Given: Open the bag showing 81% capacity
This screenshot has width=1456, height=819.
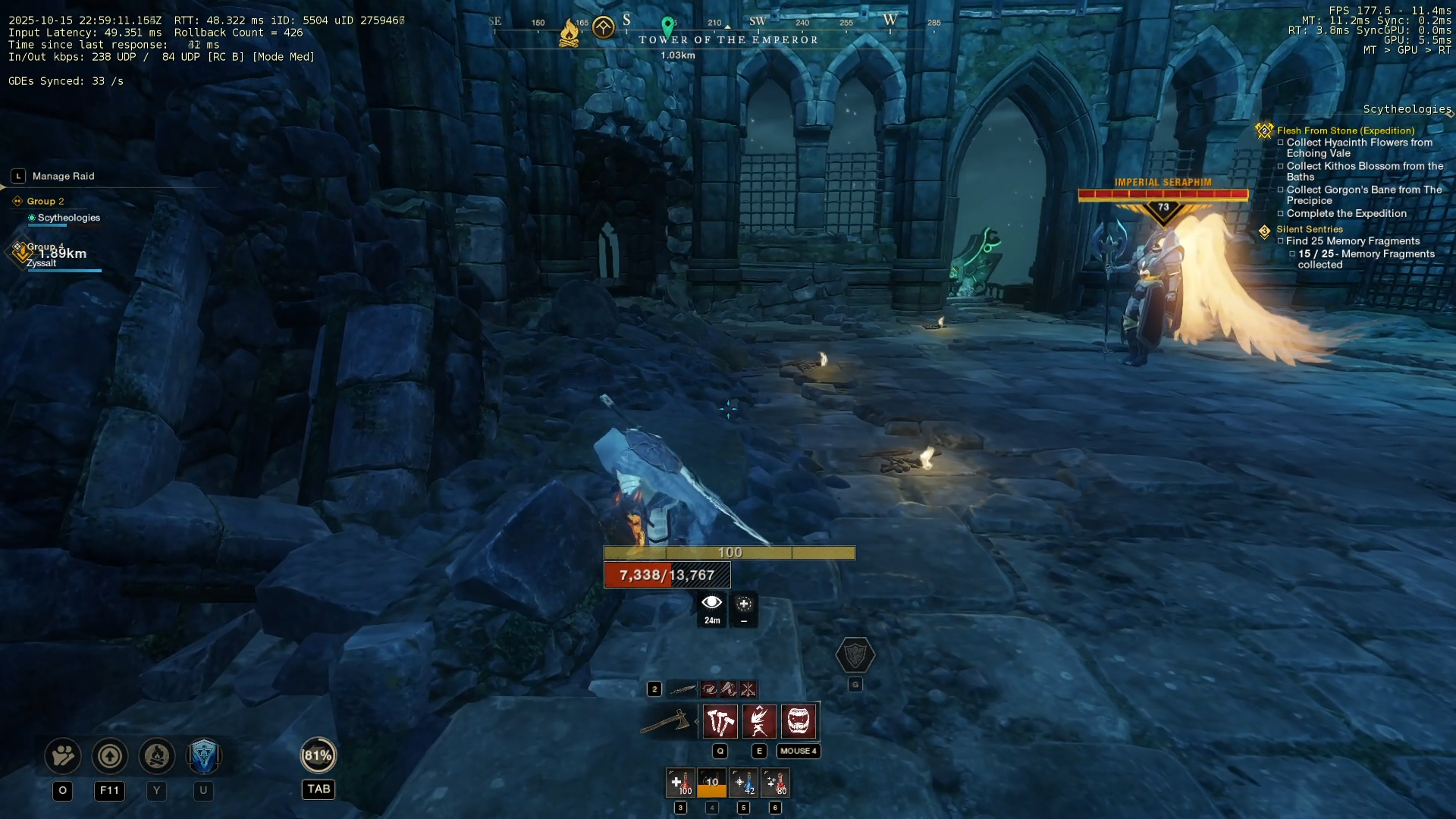Looking at the screenshot, I should 318,755.
